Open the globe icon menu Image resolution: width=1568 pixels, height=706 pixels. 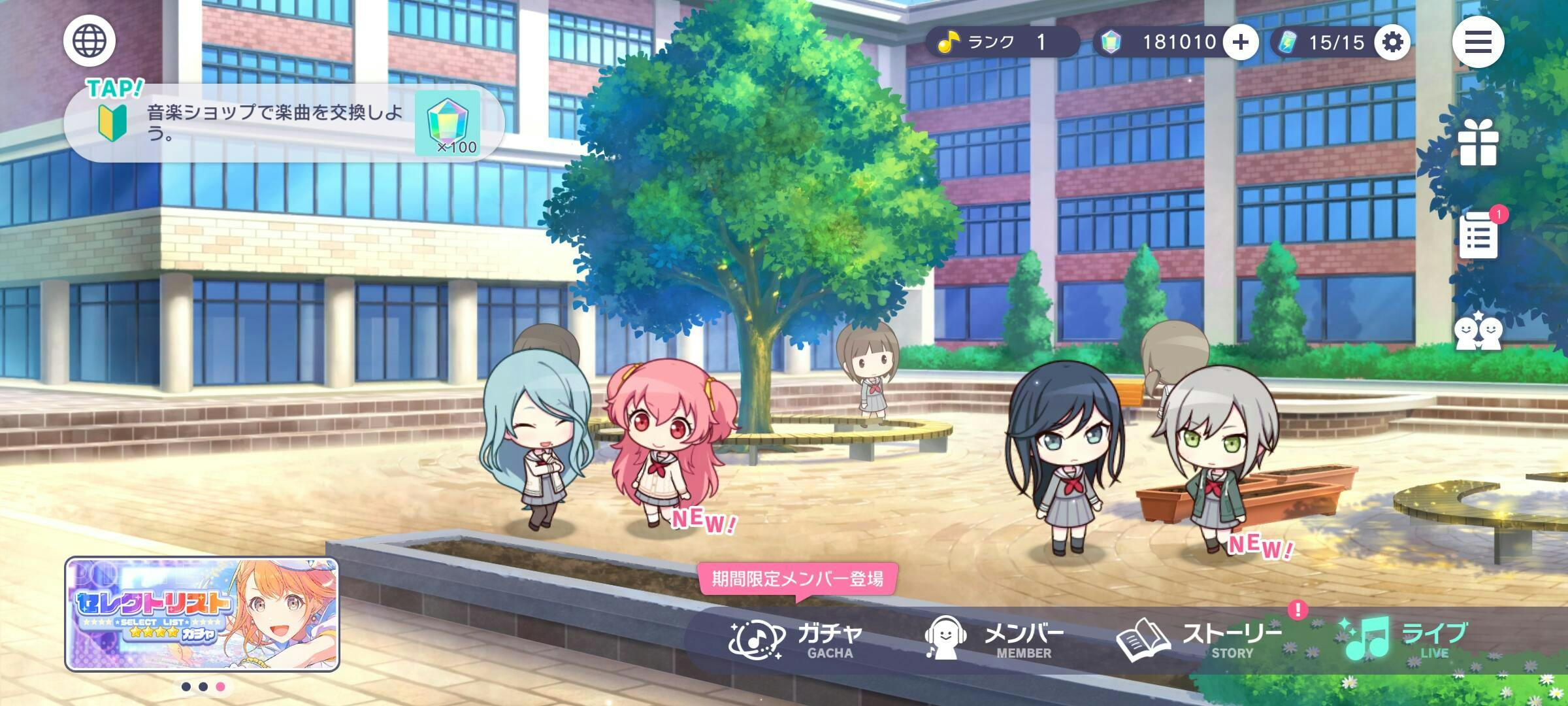[x=90, y=41]
